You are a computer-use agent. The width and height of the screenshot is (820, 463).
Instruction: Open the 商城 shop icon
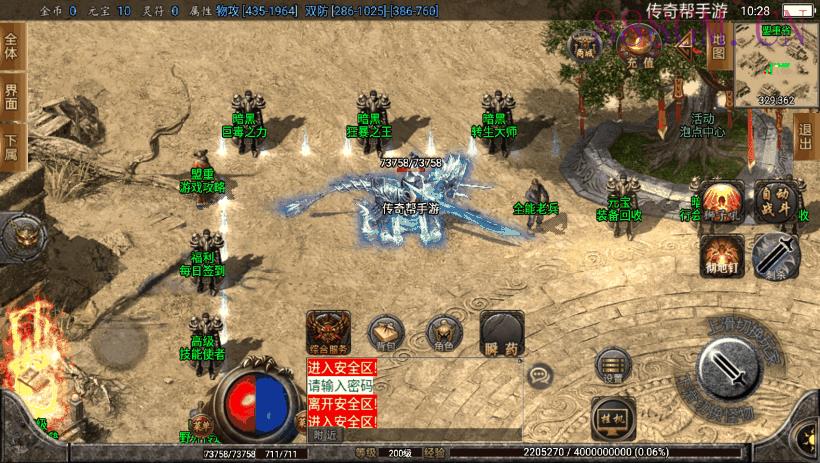pos(583,46)
